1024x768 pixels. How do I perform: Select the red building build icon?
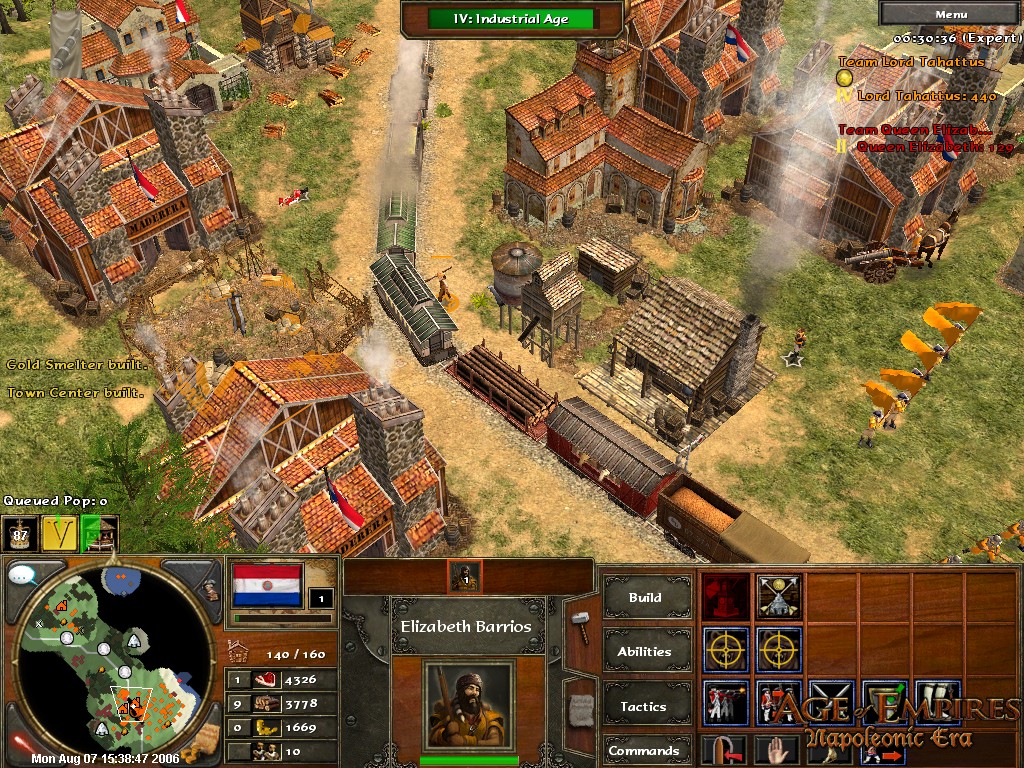(x=726, y=596)
